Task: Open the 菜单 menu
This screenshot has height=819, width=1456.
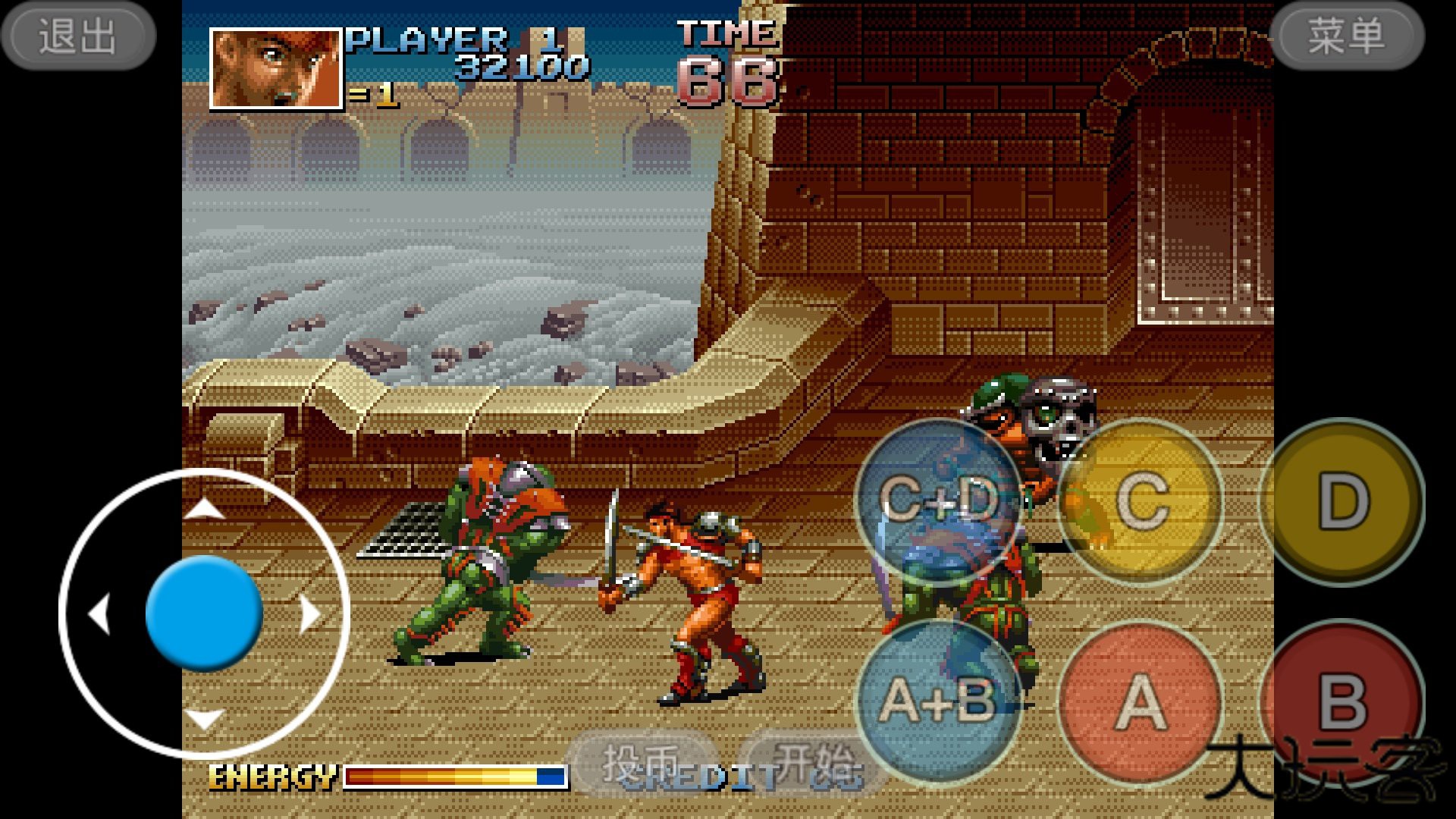Action: click(1347, 36)
